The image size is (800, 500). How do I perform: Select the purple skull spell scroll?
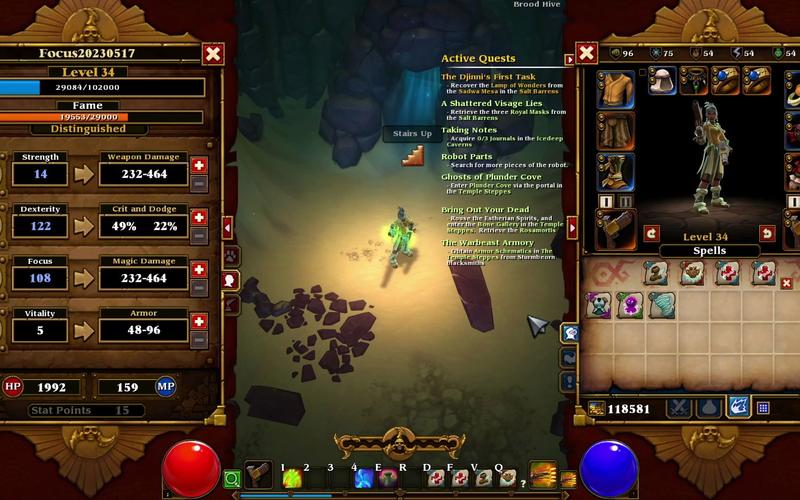(629, 305)
